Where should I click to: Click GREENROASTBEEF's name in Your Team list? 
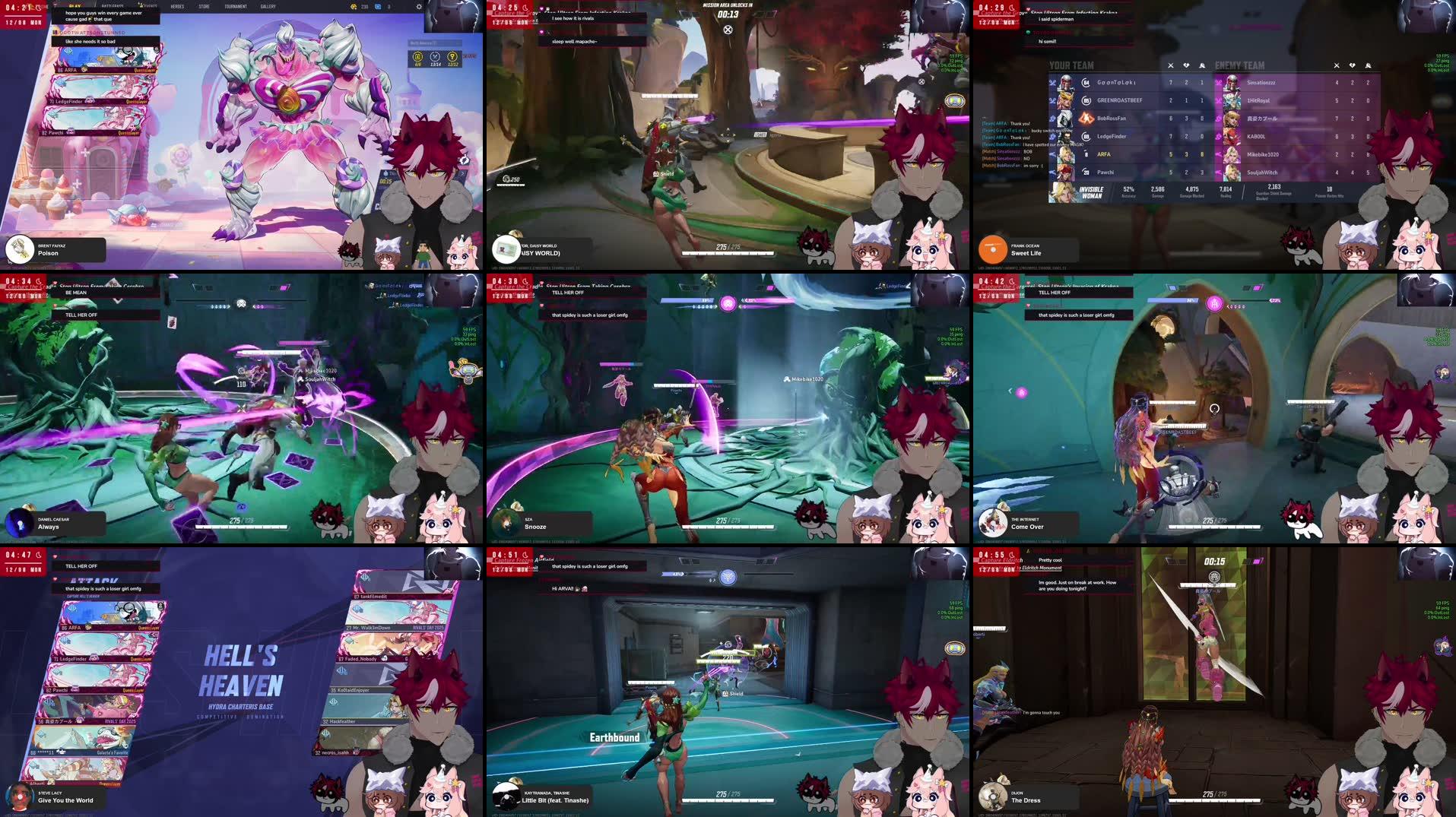point(1120,100)
